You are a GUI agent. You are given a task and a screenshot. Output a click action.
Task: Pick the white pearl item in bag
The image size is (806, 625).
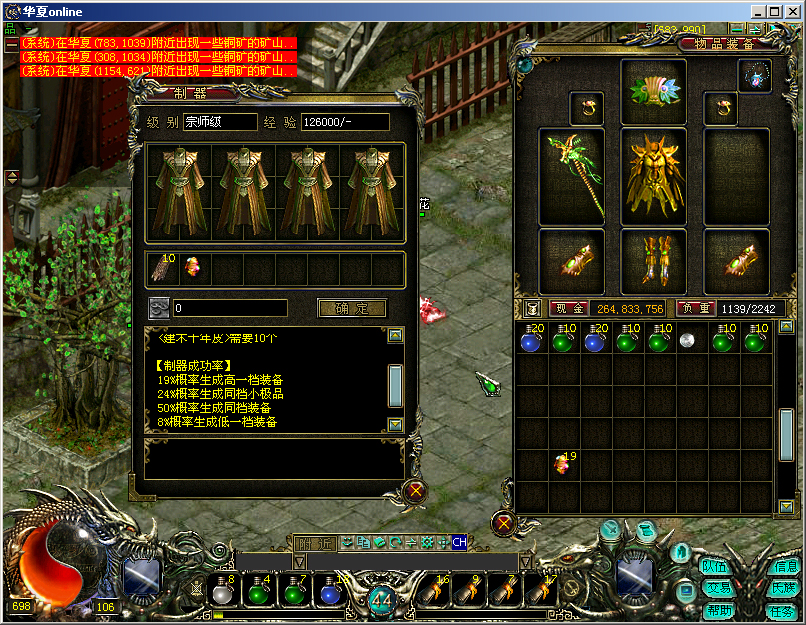687,341
